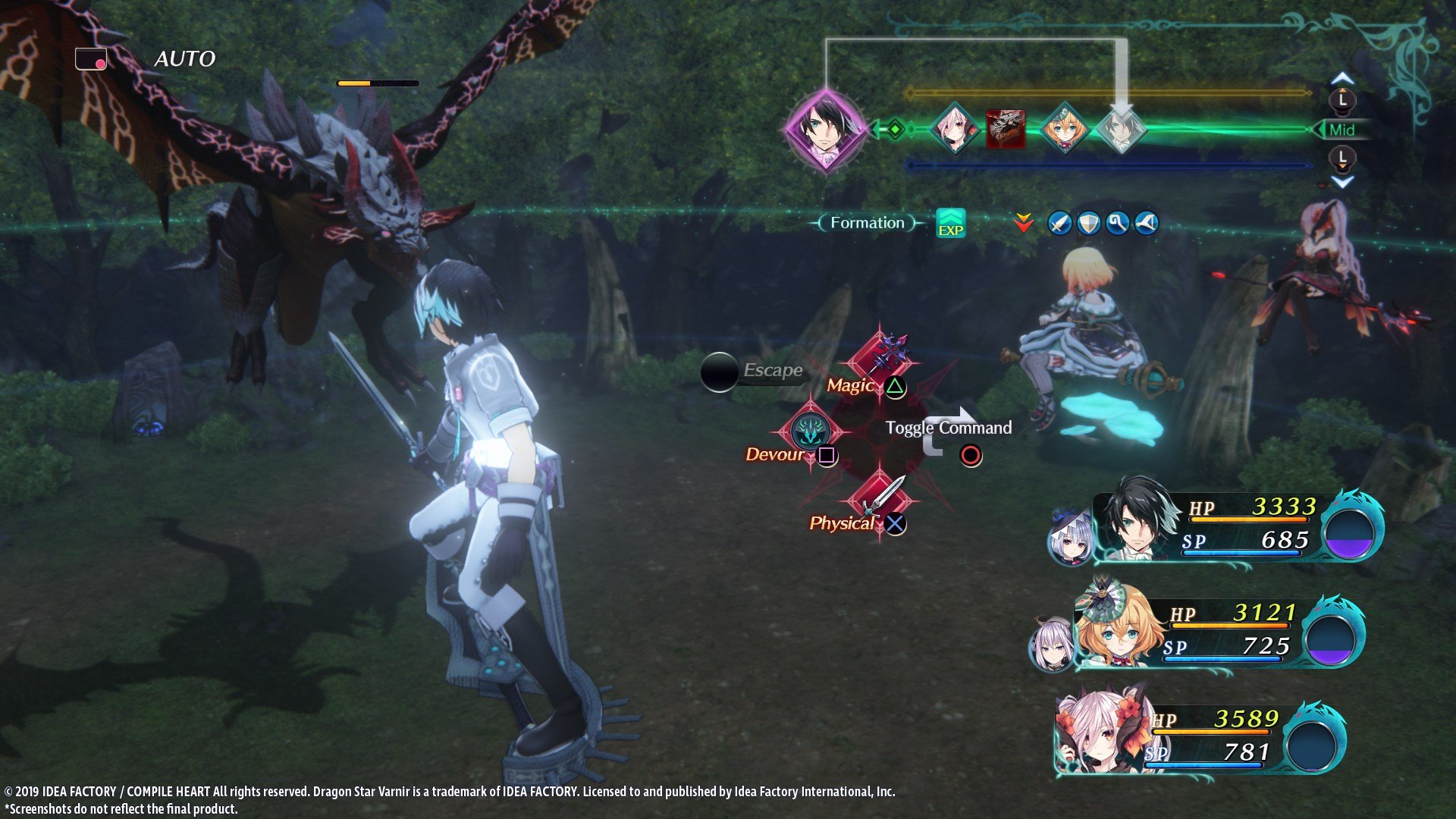Click the winged flee icon on the right

coord(1147,223)
